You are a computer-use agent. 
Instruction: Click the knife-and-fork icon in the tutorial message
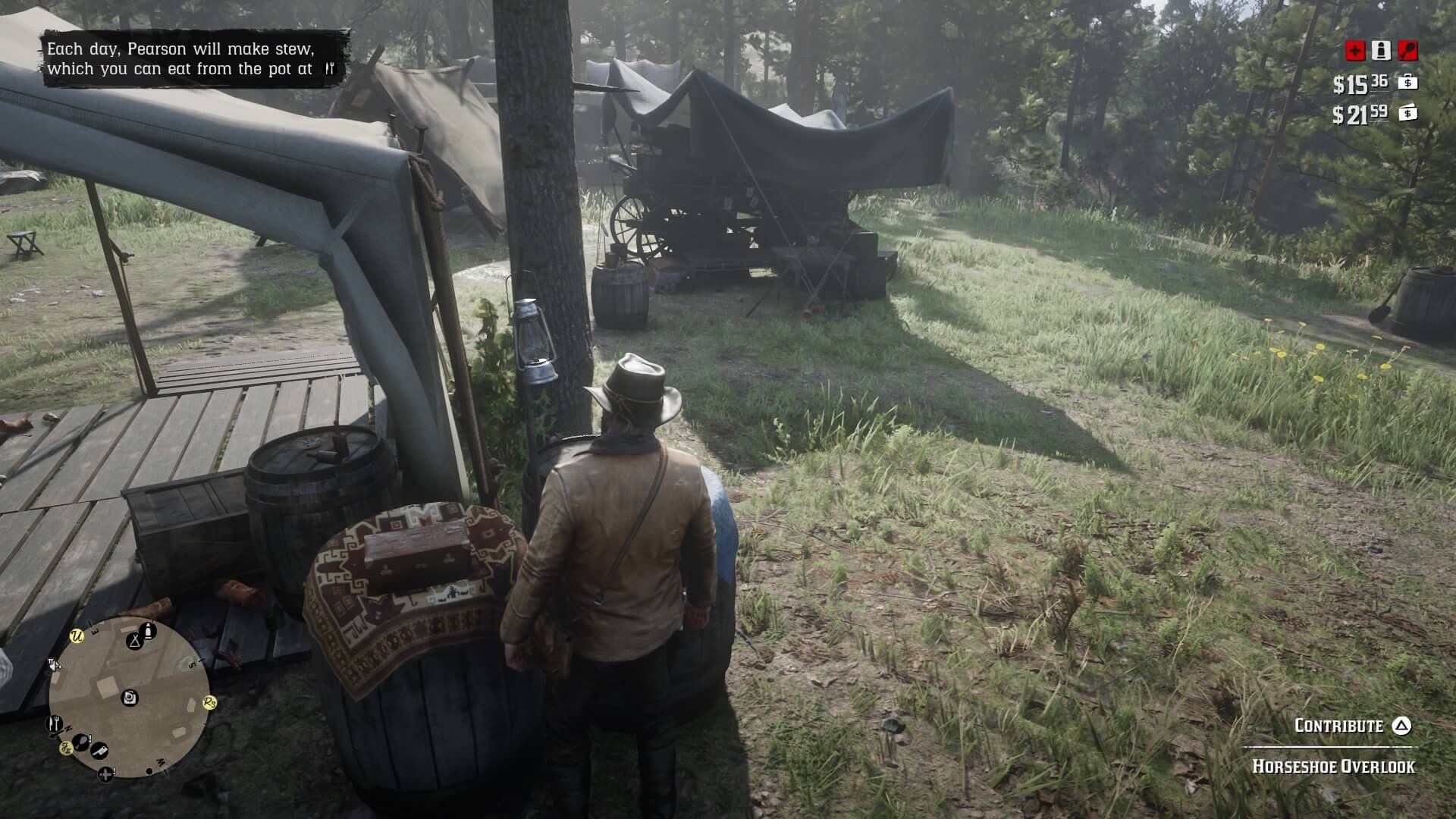(x=331, y=67)
